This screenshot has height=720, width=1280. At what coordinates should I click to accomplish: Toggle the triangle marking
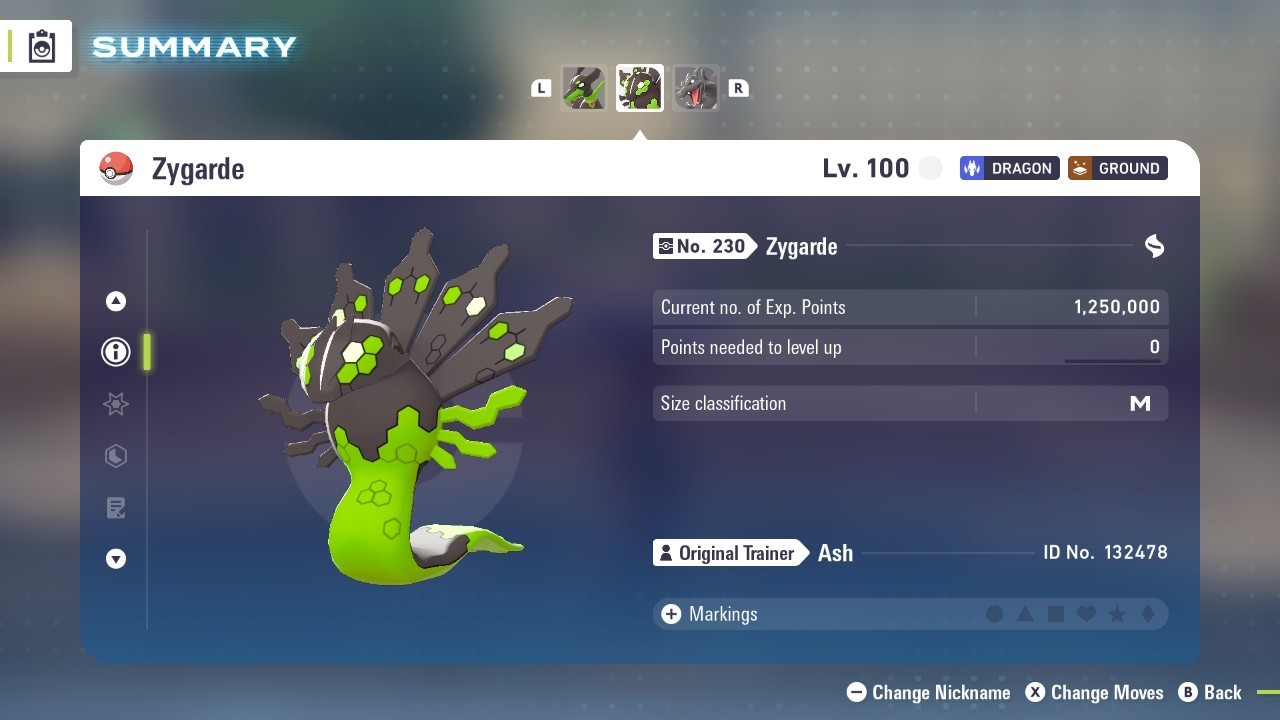coord(1025,614)
